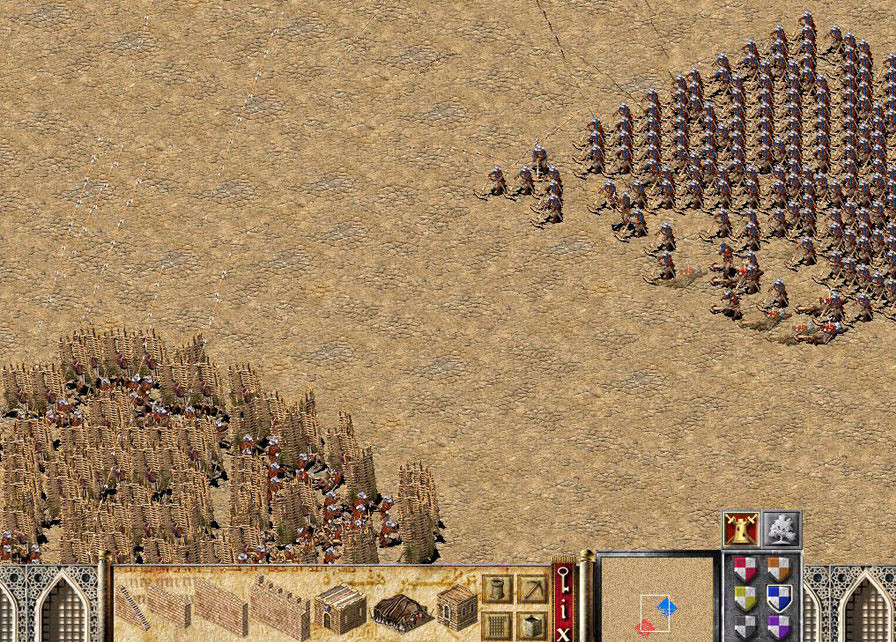Image resolution: width=896 pixels, height=642 pixels.
Task: Choose the purple player shield
Action: [779, 627]
